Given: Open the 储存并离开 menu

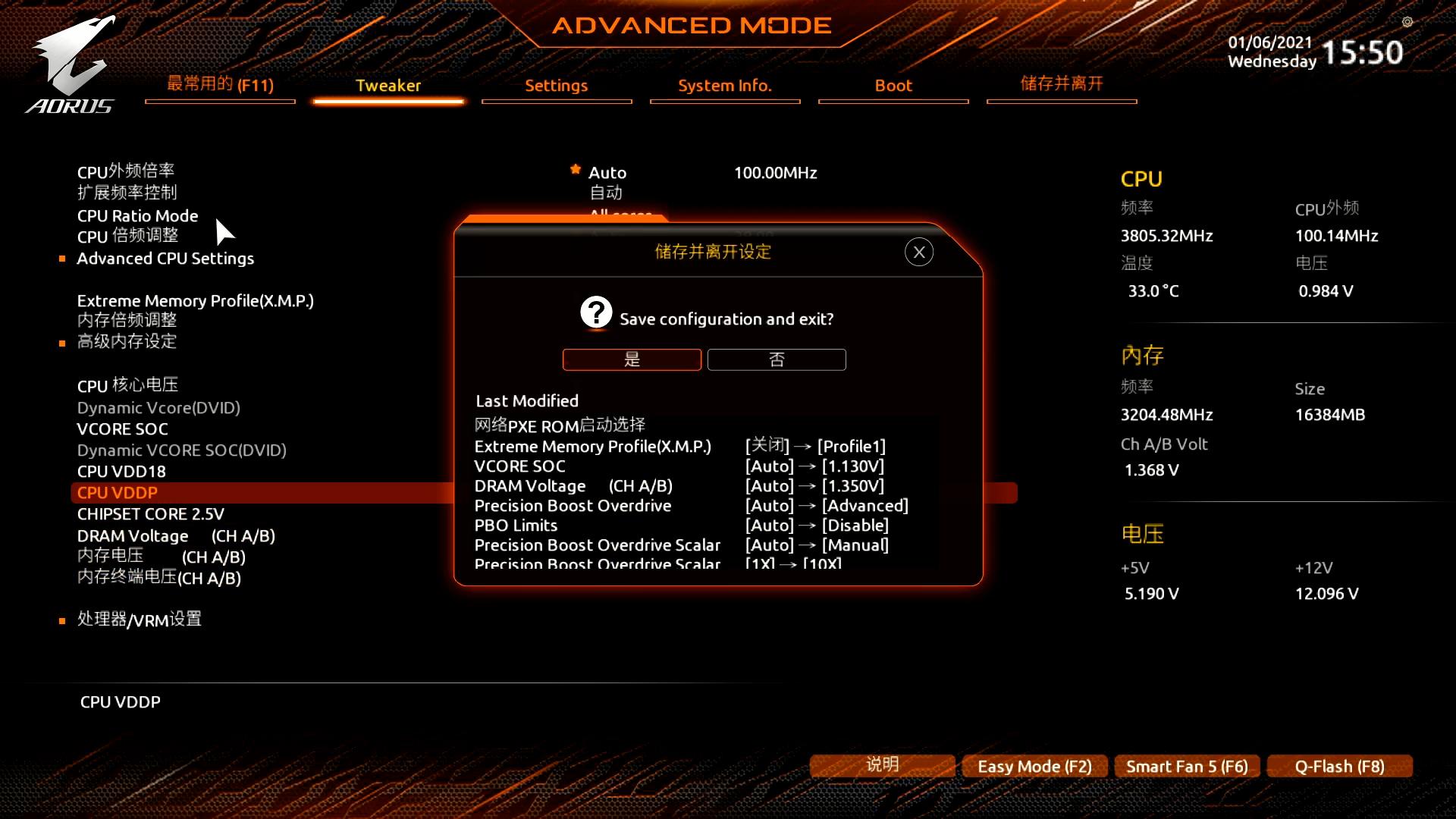Looking at the screenshot, I should (1061, 84).
